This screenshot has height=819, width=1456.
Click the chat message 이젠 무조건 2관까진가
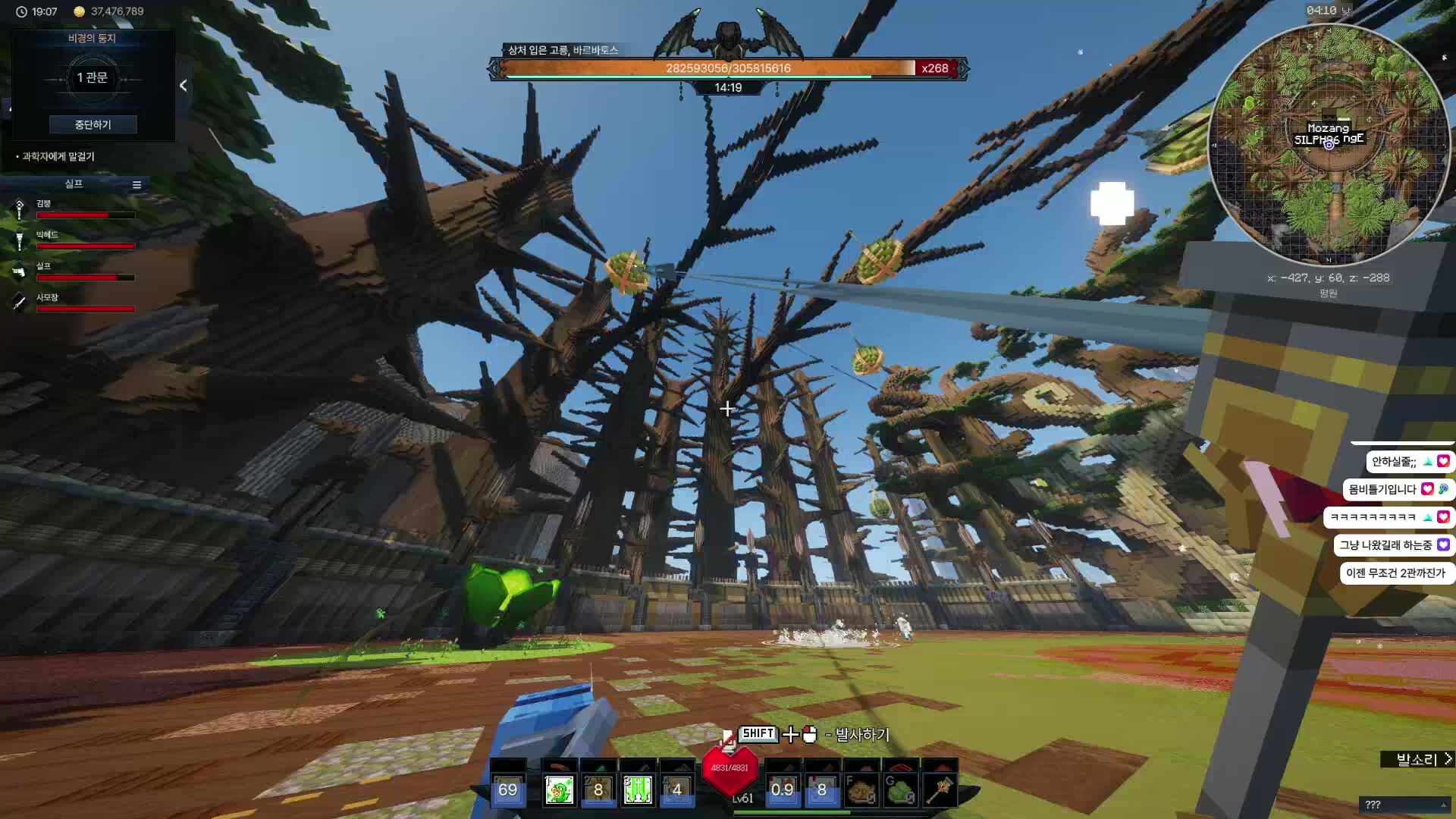1395,573
